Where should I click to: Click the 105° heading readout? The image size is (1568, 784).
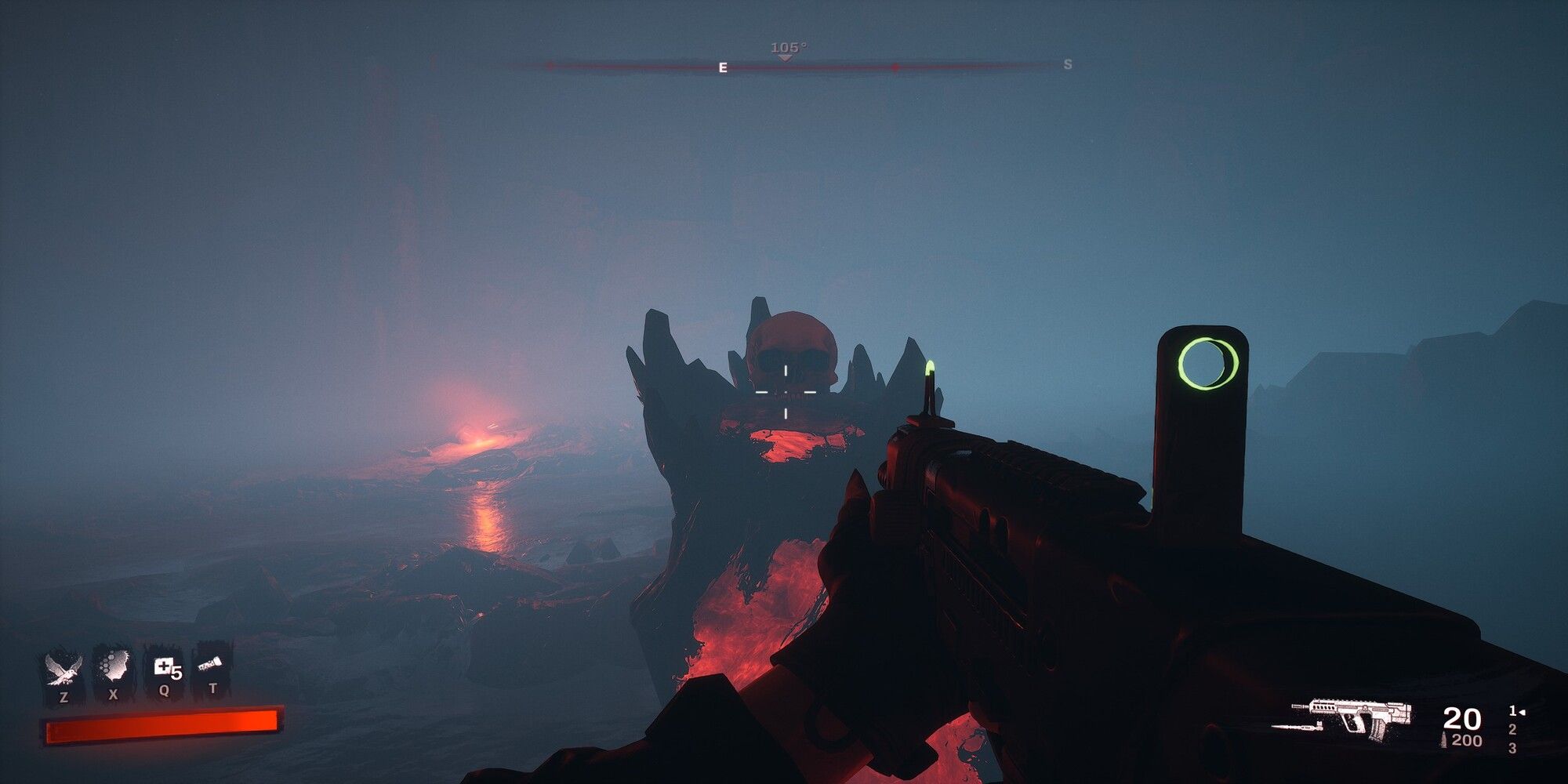(x=786, y=45)
